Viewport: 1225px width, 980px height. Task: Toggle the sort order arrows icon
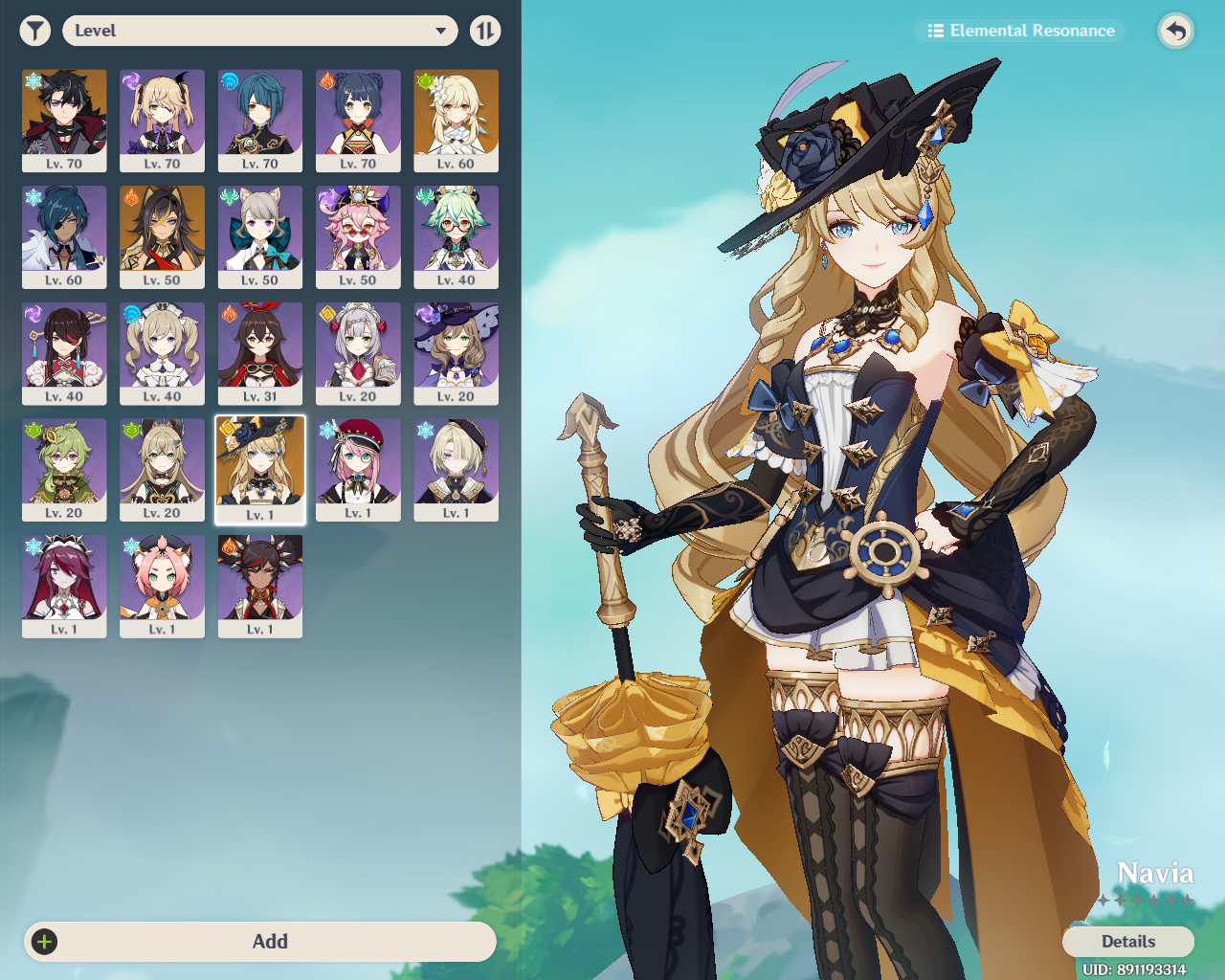485,30
